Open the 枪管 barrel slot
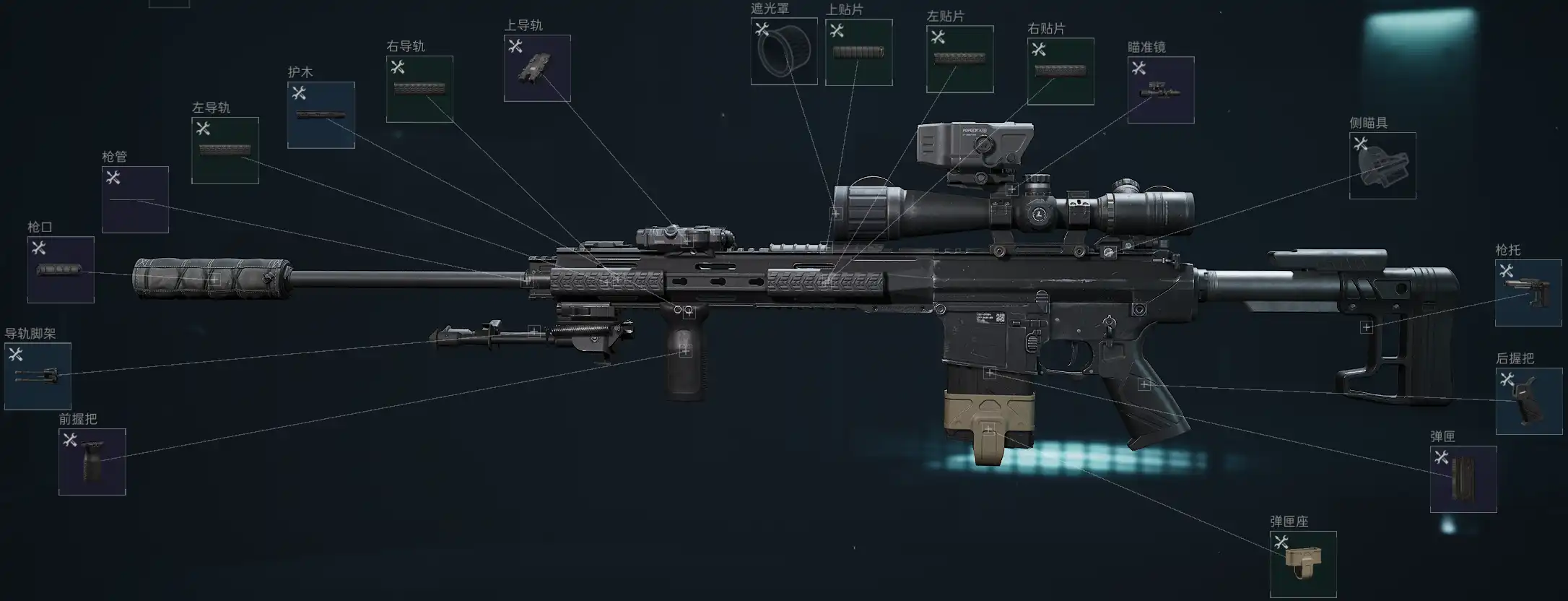 [135, 199]
